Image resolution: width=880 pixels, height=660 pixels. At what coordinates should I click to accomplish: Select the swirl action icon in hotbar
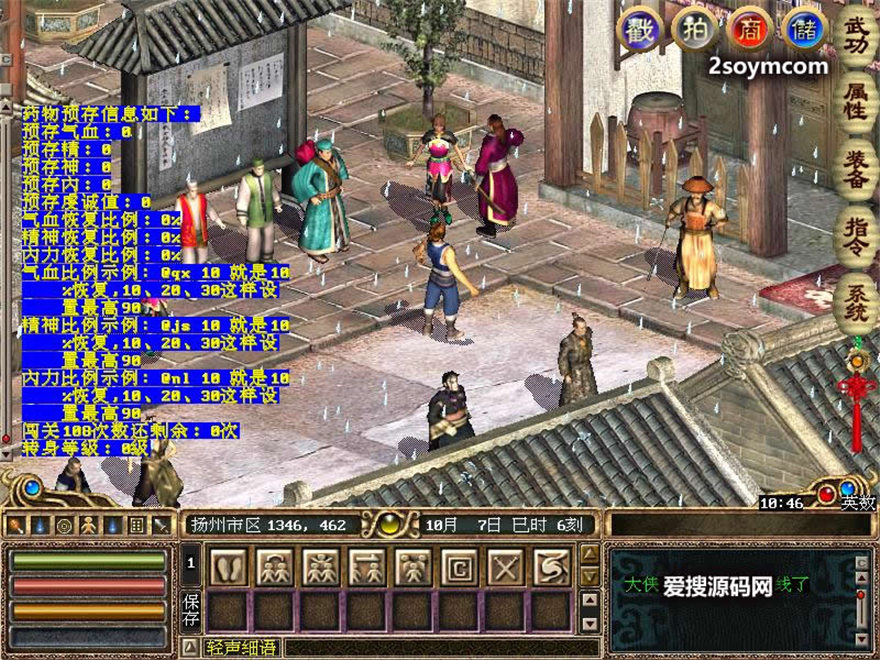pos(551,567)
